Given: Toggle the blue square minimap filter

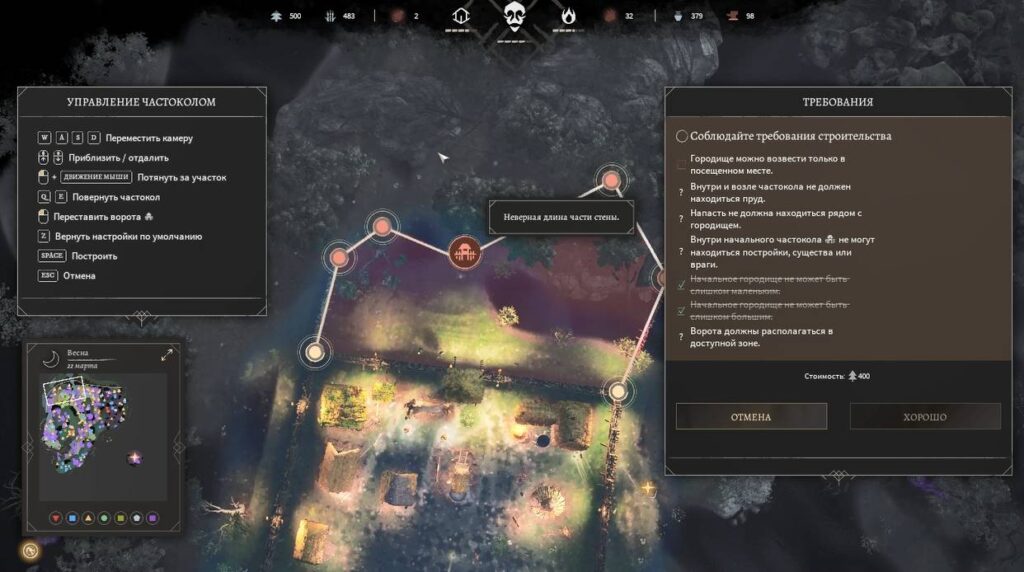Looking at the screenshot, I should 71,518.
